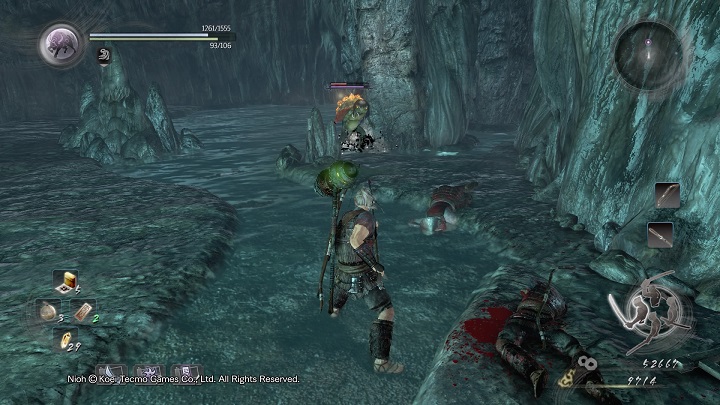Select the glowing amber stone with count 29

click(63, 338)
